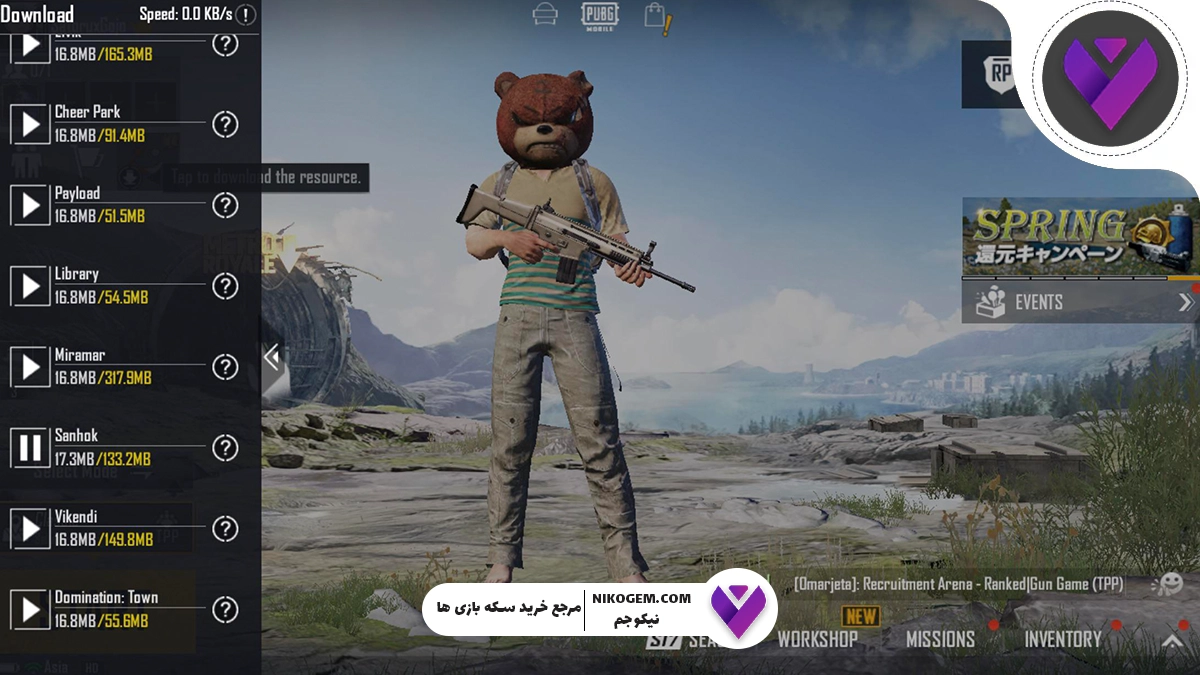Tap the download speed info icon
The height and width of the screenshot is (675, 1200).
coord(245,15)
